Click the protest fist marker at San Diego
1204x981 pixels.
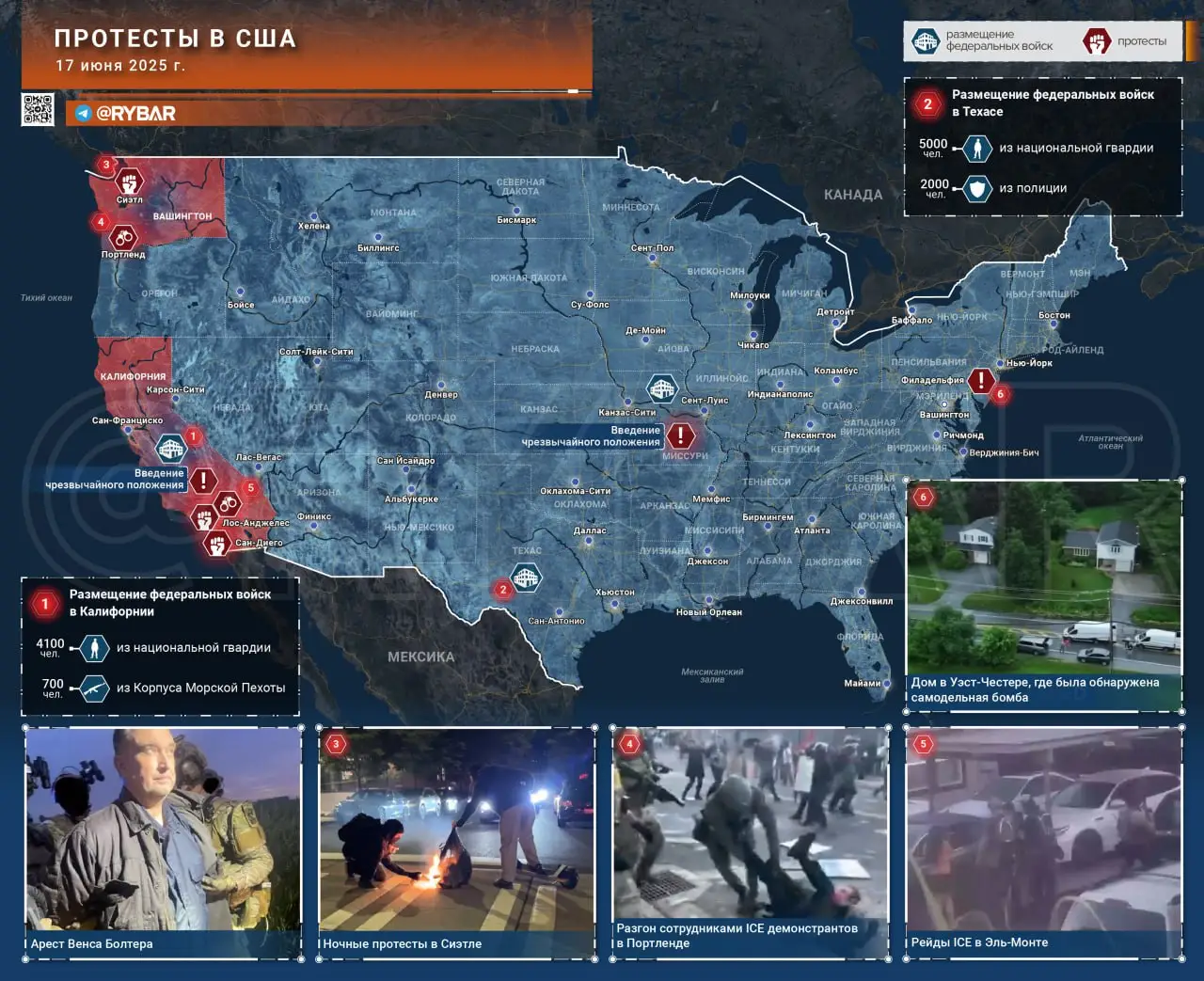coord(218,543)
